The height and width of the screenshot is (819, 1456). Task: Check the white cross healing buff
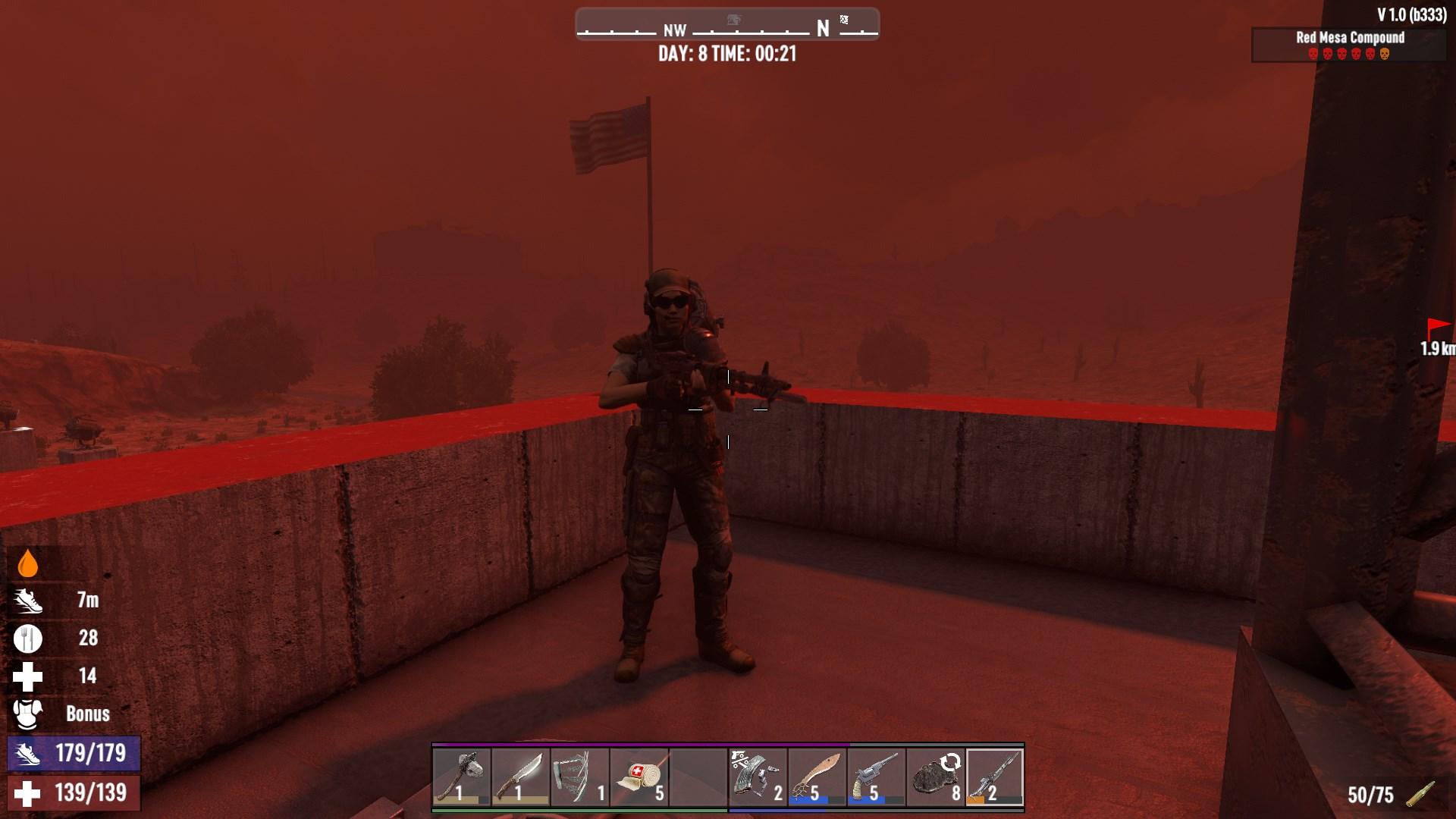28,676
